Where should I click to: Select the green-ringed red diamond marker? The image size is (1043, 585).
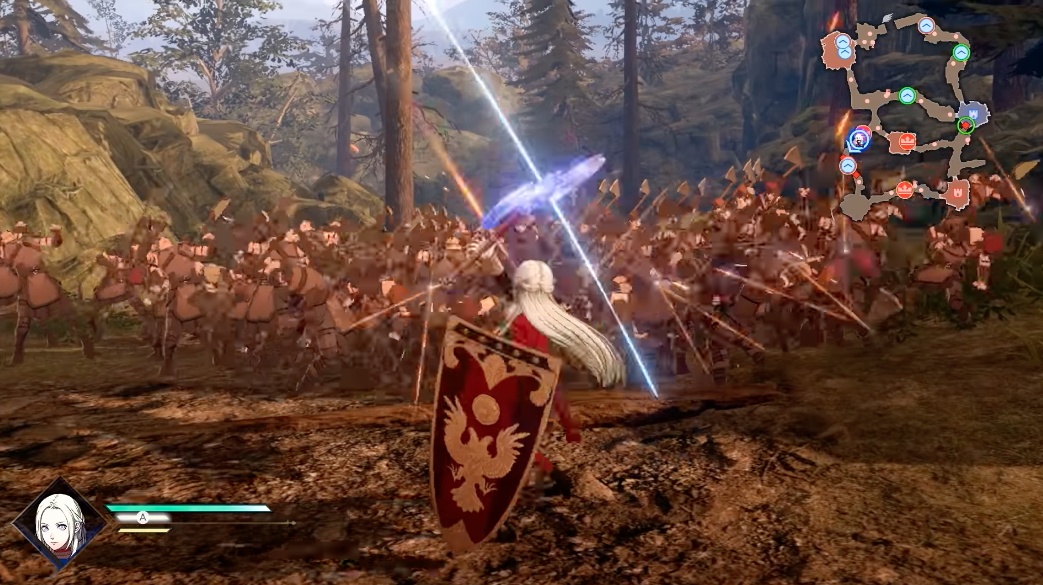[965, 126]
